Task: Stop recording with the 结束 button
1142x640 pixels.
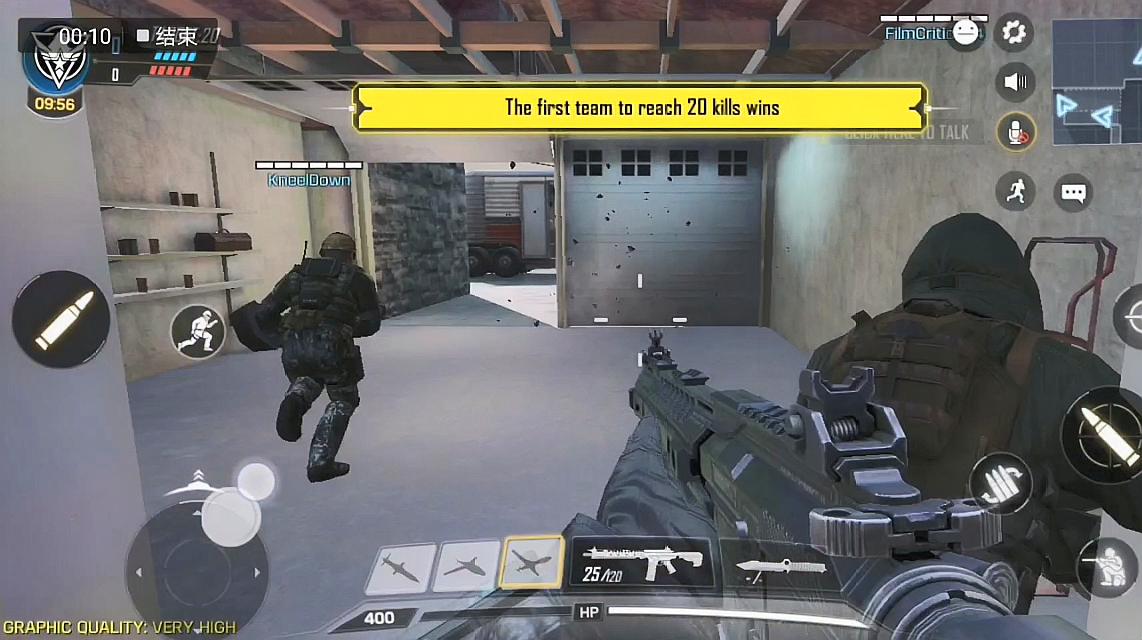Action: click(167, 37)
